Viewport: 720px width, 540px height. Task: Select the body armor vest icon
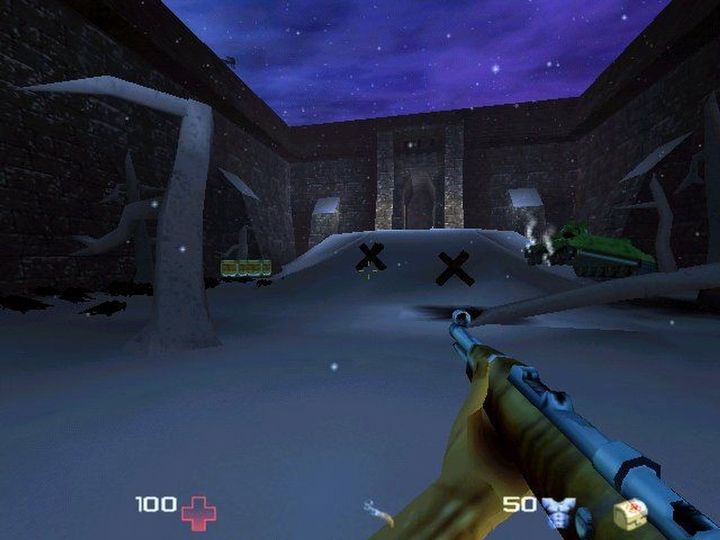(x=558, y=511)
